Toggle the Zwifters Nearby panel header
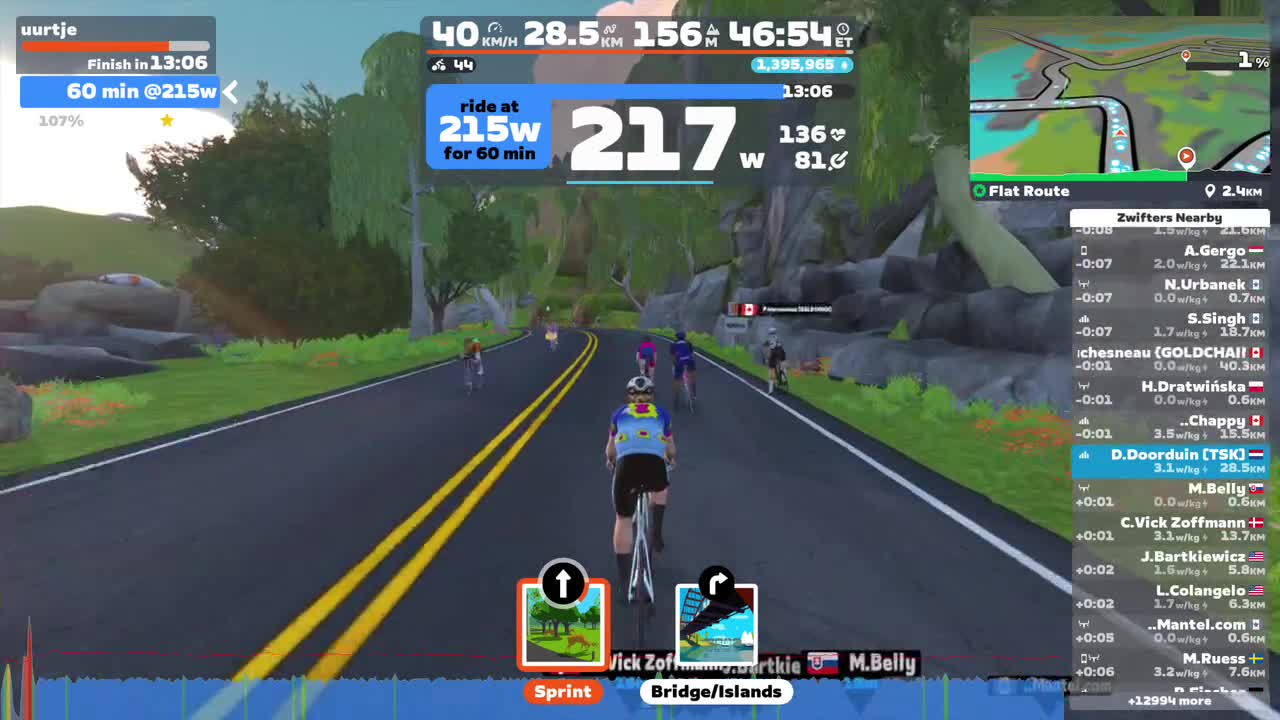Image resolution: width=1280 pixels, height=720 pixels. [x=1169, y=217]
